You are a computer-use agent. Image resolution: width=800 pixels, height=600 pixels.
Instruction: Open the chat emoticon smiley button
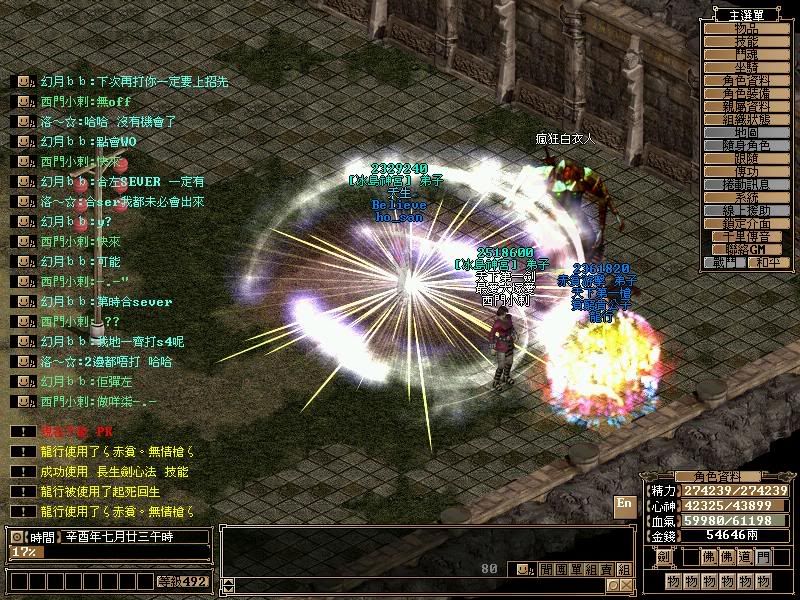pos(522,569)
